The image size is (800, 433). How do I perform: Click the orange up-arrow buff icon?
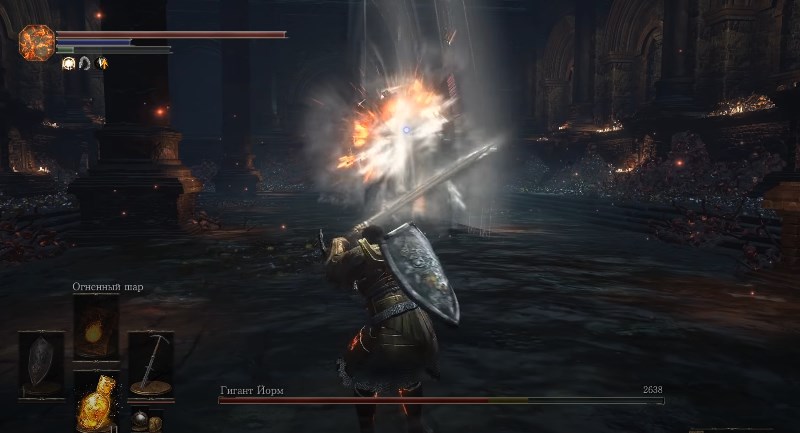click(102, 63)
